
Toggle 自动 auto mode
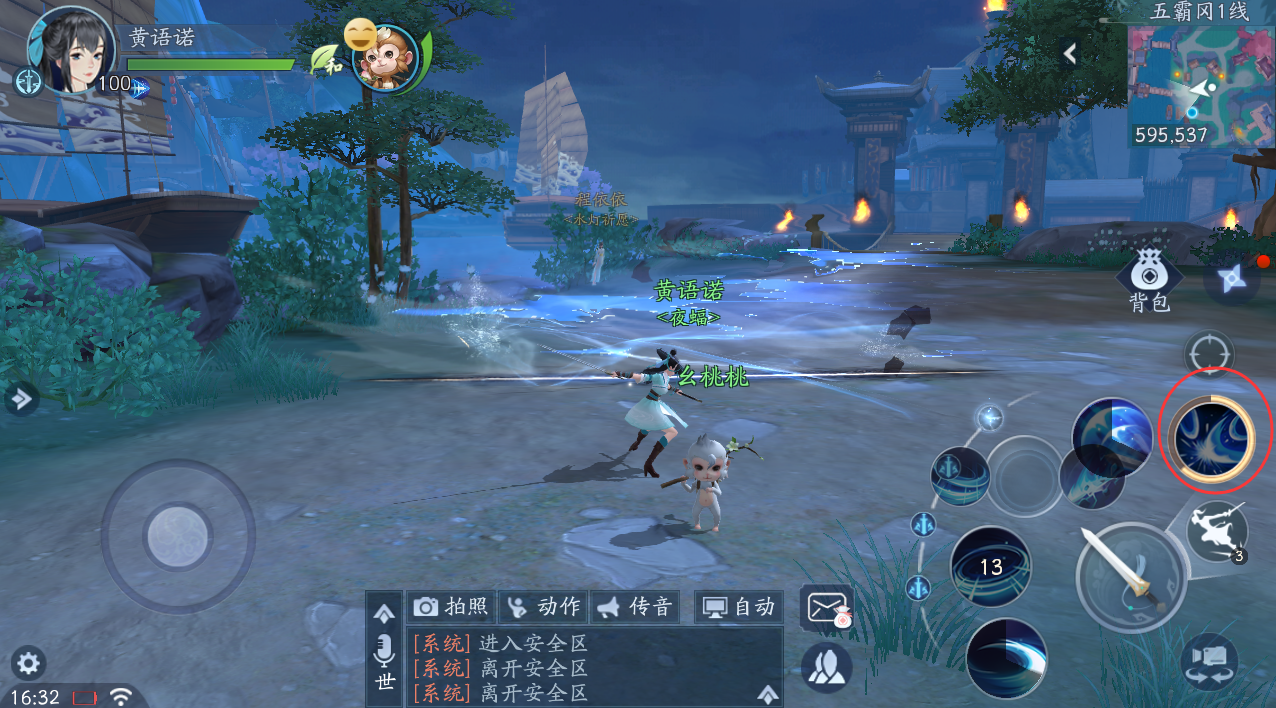(x=739, y=606)
